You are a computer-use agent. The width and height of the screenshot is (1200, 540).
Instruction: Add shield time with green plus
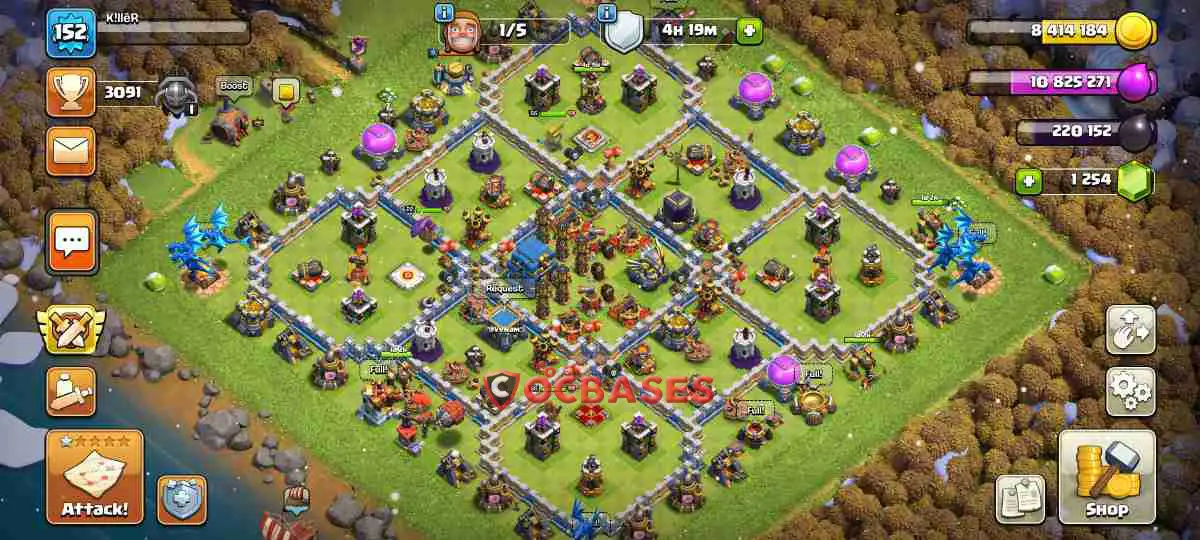coord(748,30)
